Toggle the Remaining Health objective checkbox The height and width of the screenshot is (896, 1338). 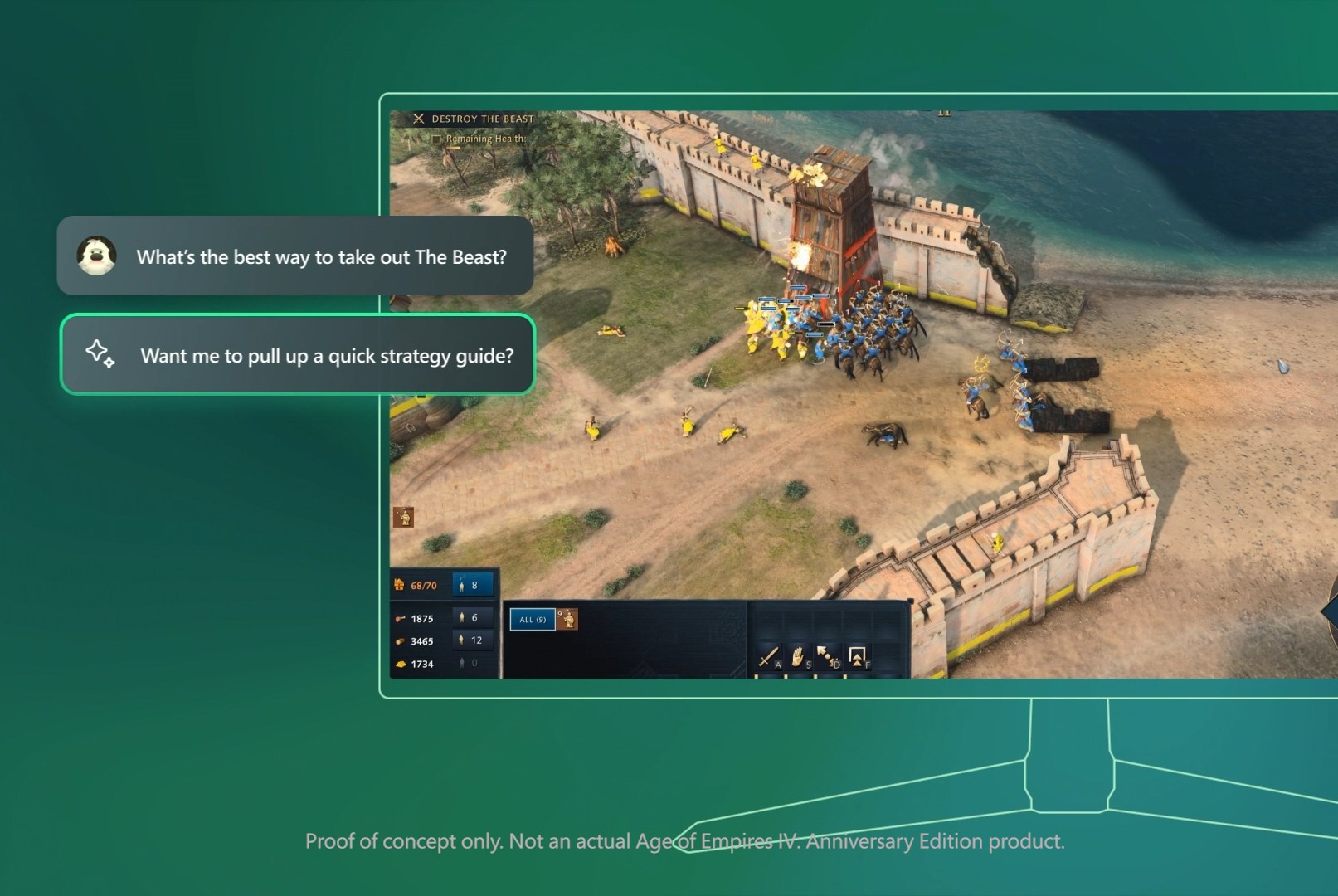(437, 139)
